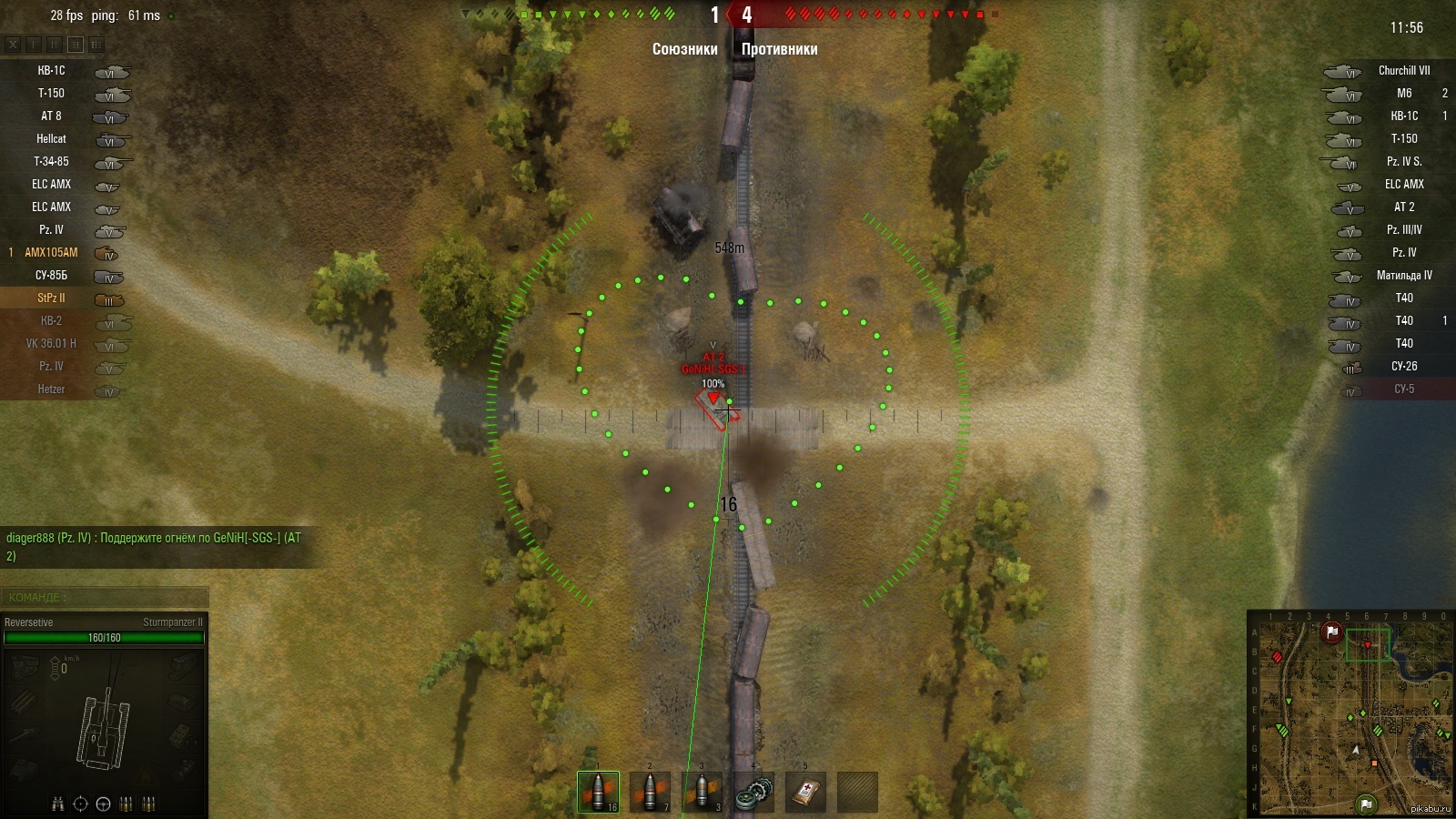This screenshot has width=1456, height=819.
Task: Pick the AMX105AM row in allies list
Action: pos(52,253)
